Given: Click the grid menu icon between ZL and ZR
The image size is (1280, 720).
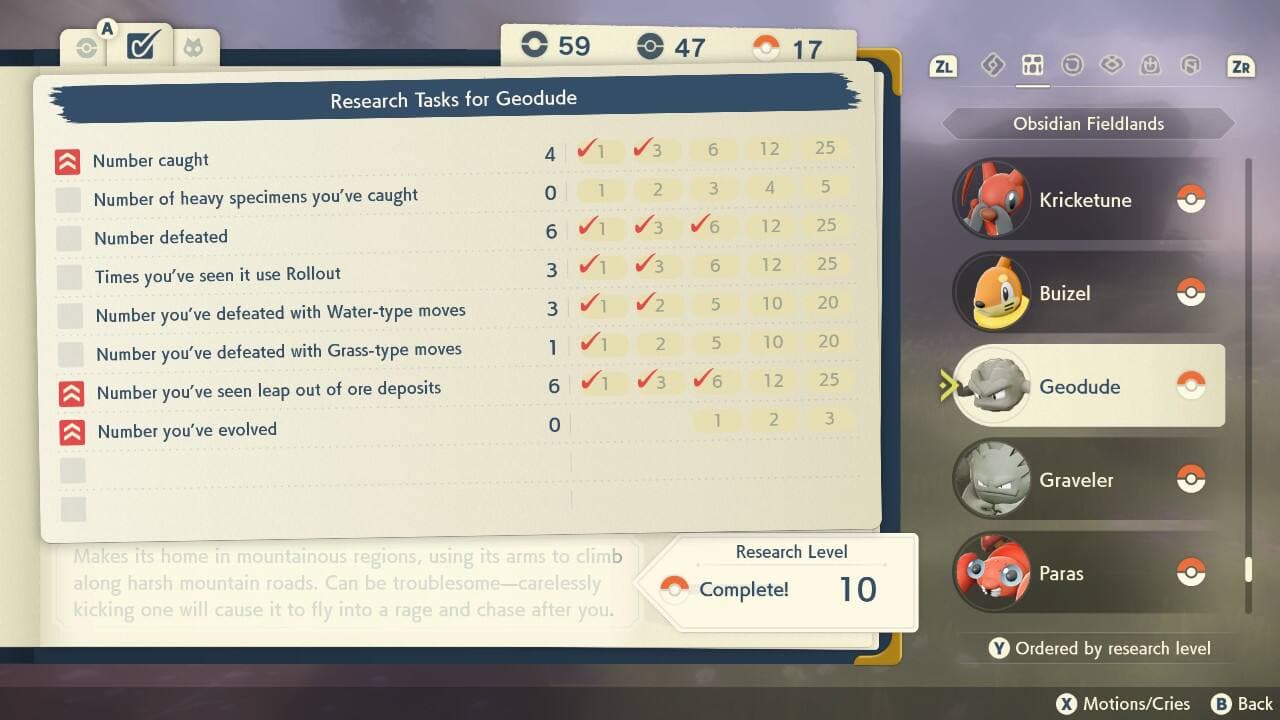Looking at the screenshot, I should point(1032,64).
